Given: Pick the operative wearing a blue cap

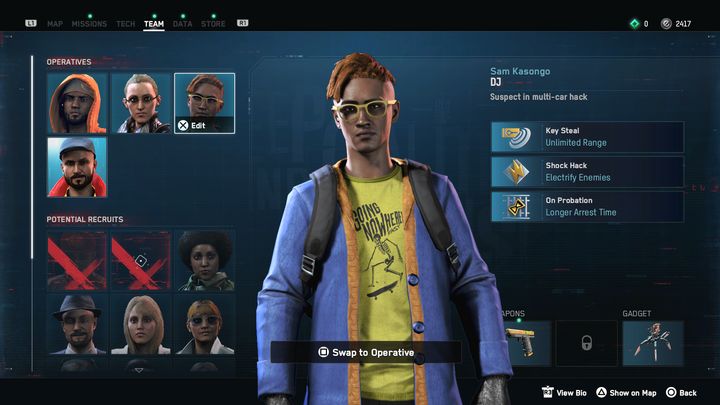Looking at the screenshot, I should pyautogui.click(x=77, y=167).
